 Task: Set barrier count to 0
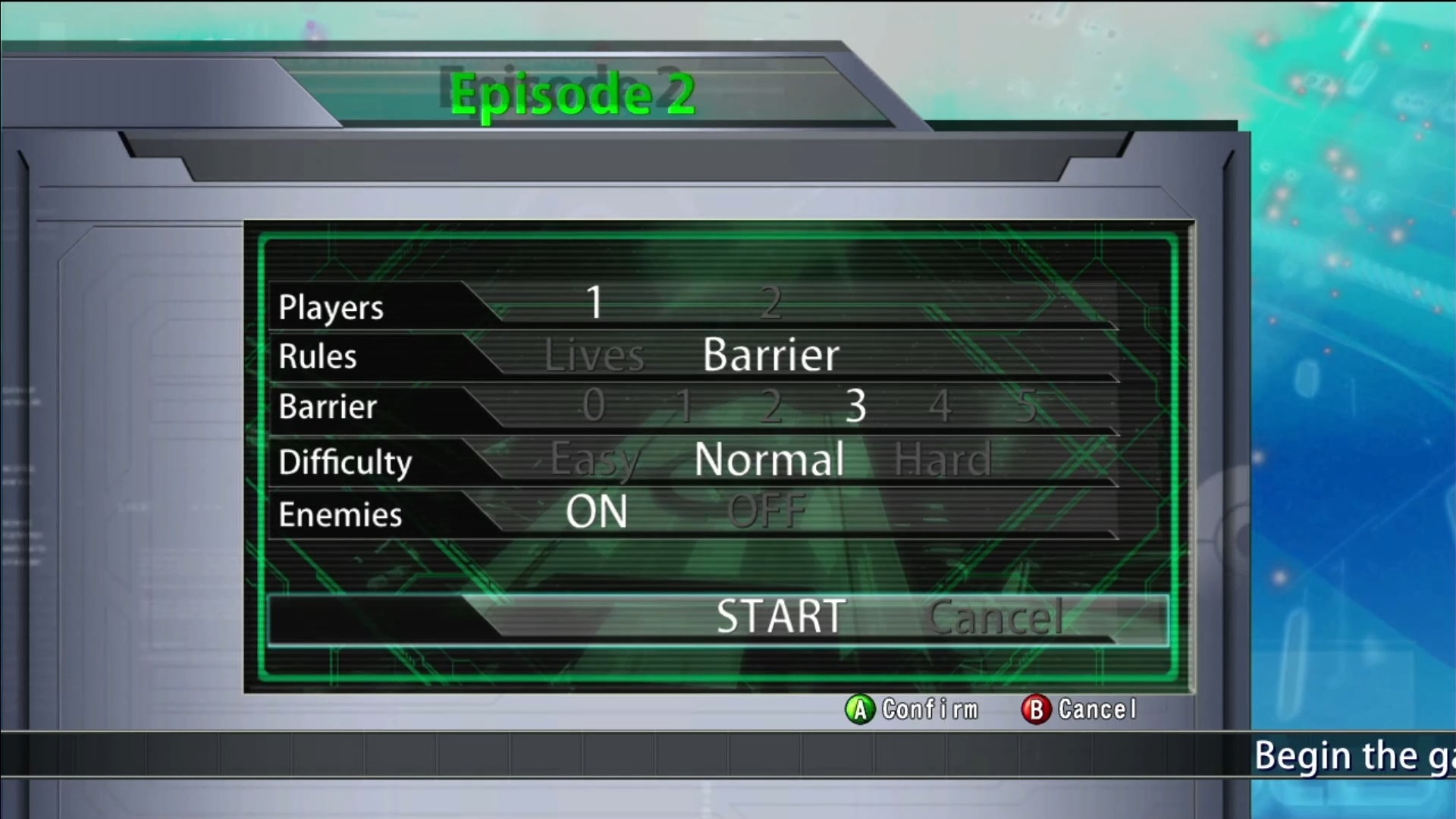594,406
